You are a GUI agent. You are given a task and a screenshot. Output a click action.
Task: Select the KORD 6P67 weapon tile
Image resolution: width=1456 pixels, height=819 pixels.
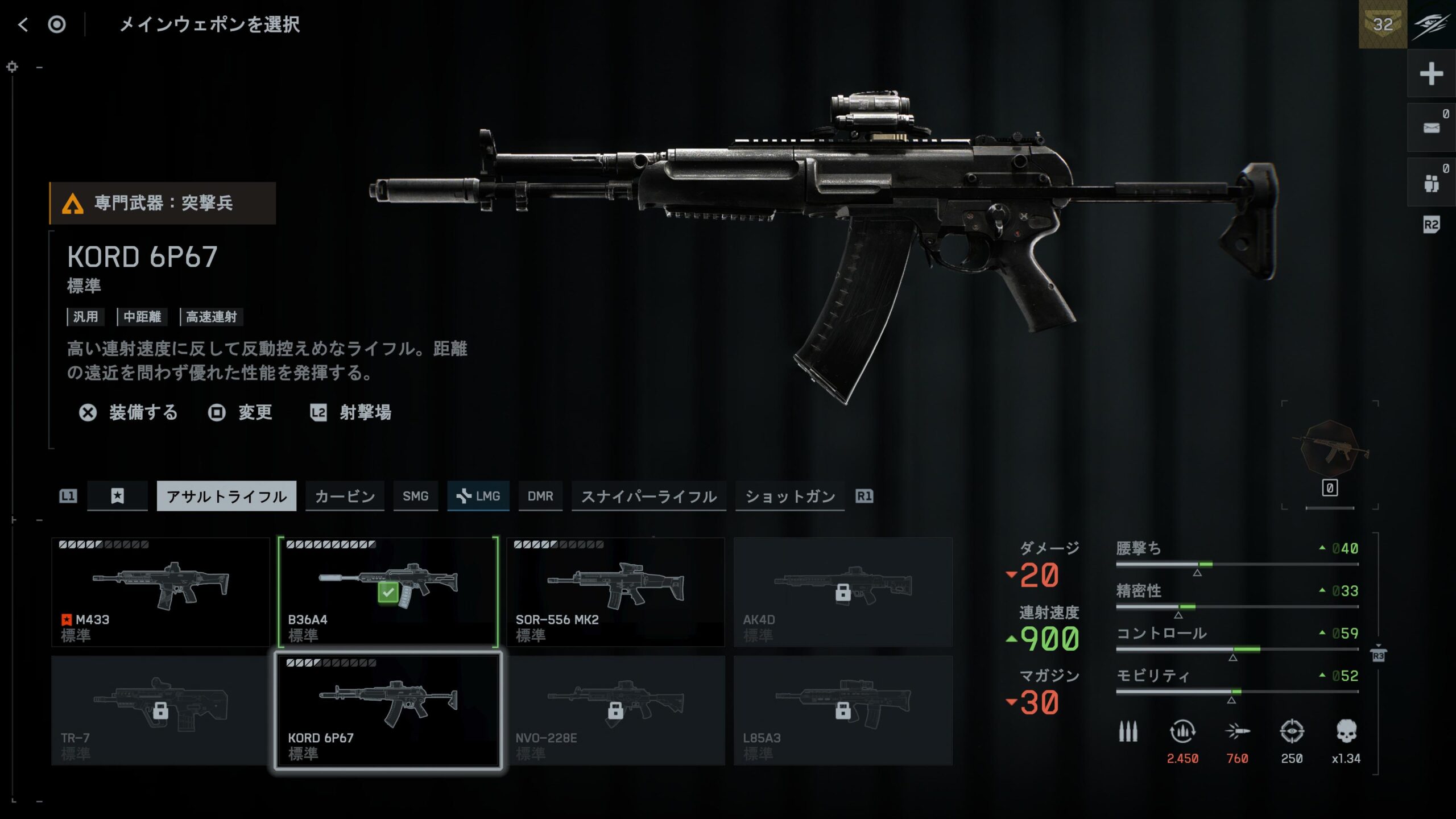pyautogui.click(x=388, y=710)
